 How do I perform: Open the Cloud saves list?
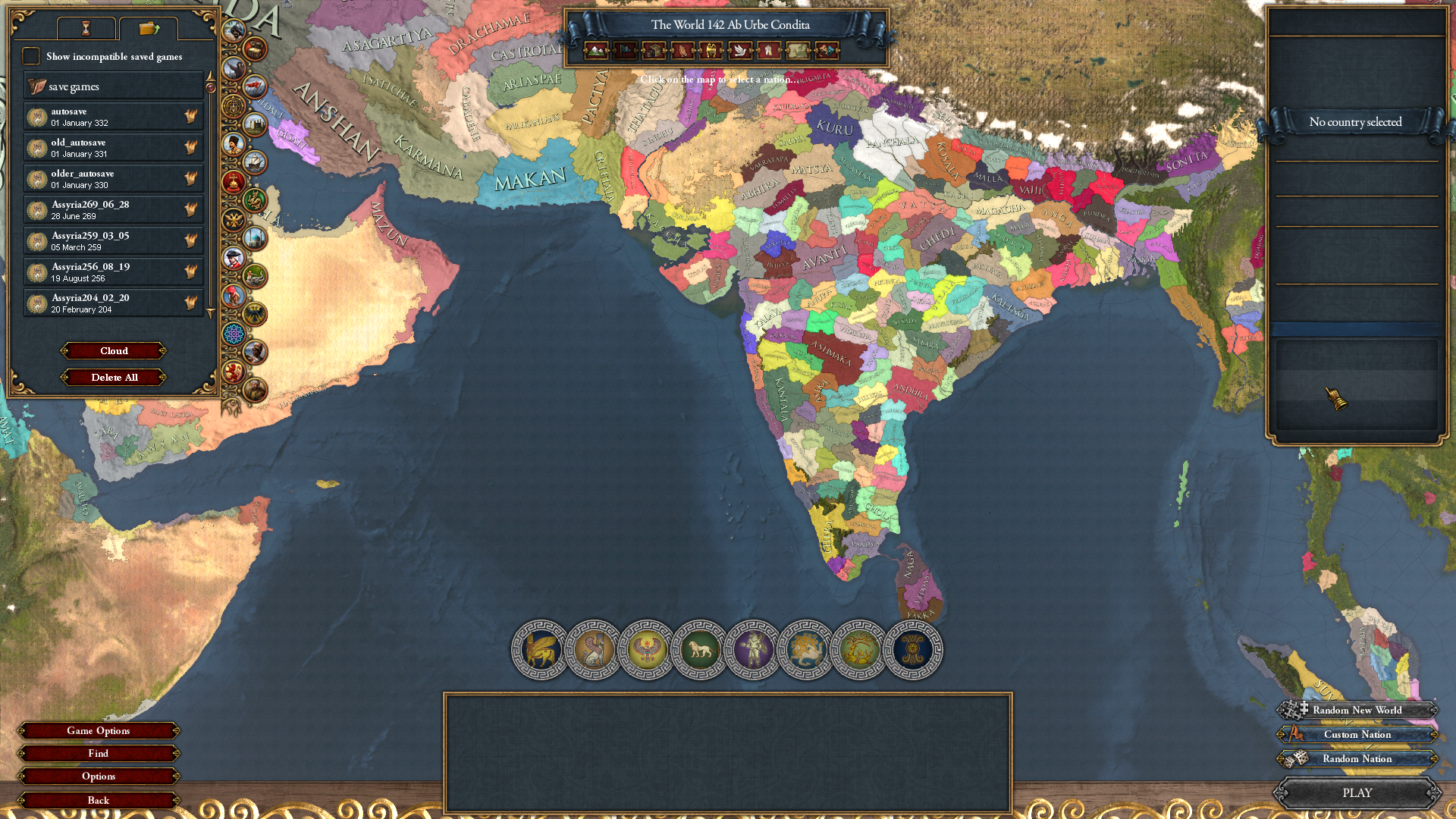[x=114, y=351]
